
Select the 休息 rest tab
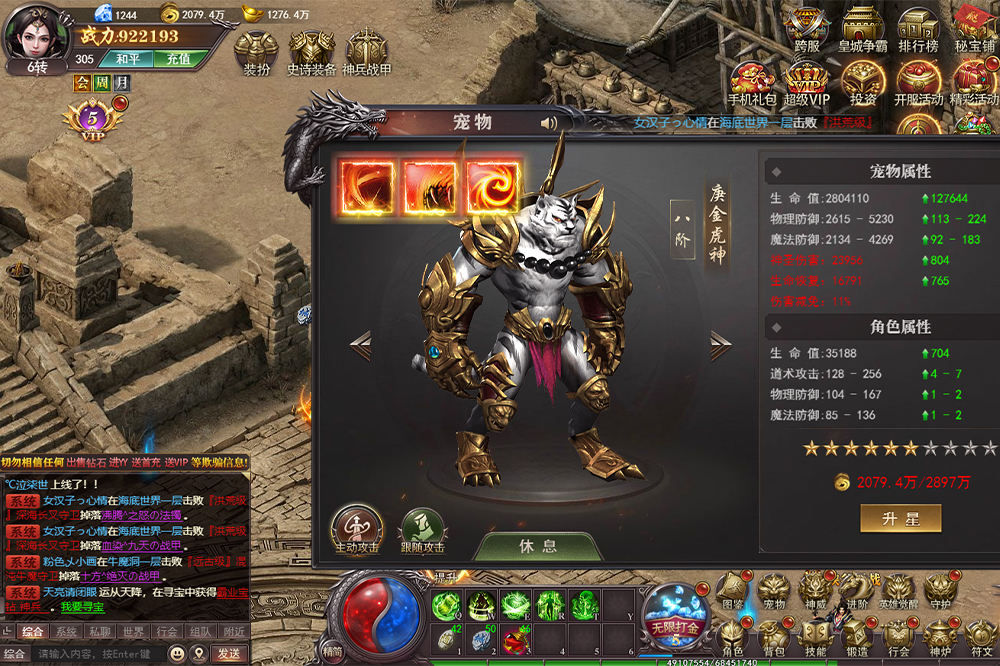pos(538,547)
